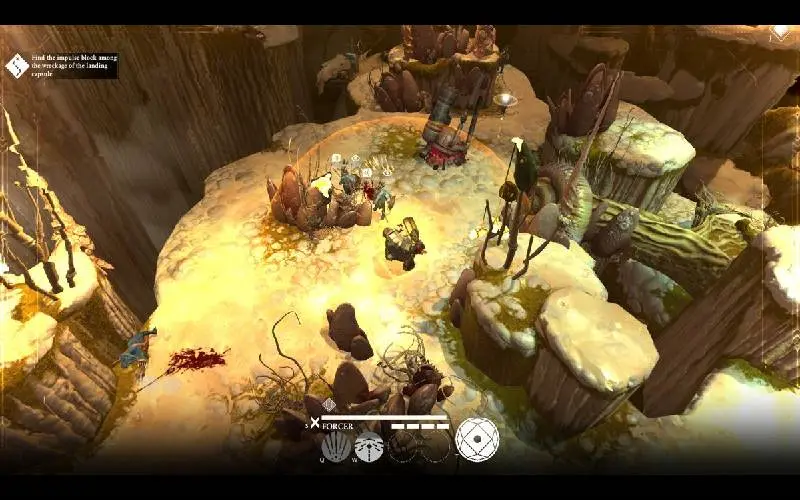Open the diamond icon in the top-right corner

tap(780, 32)
